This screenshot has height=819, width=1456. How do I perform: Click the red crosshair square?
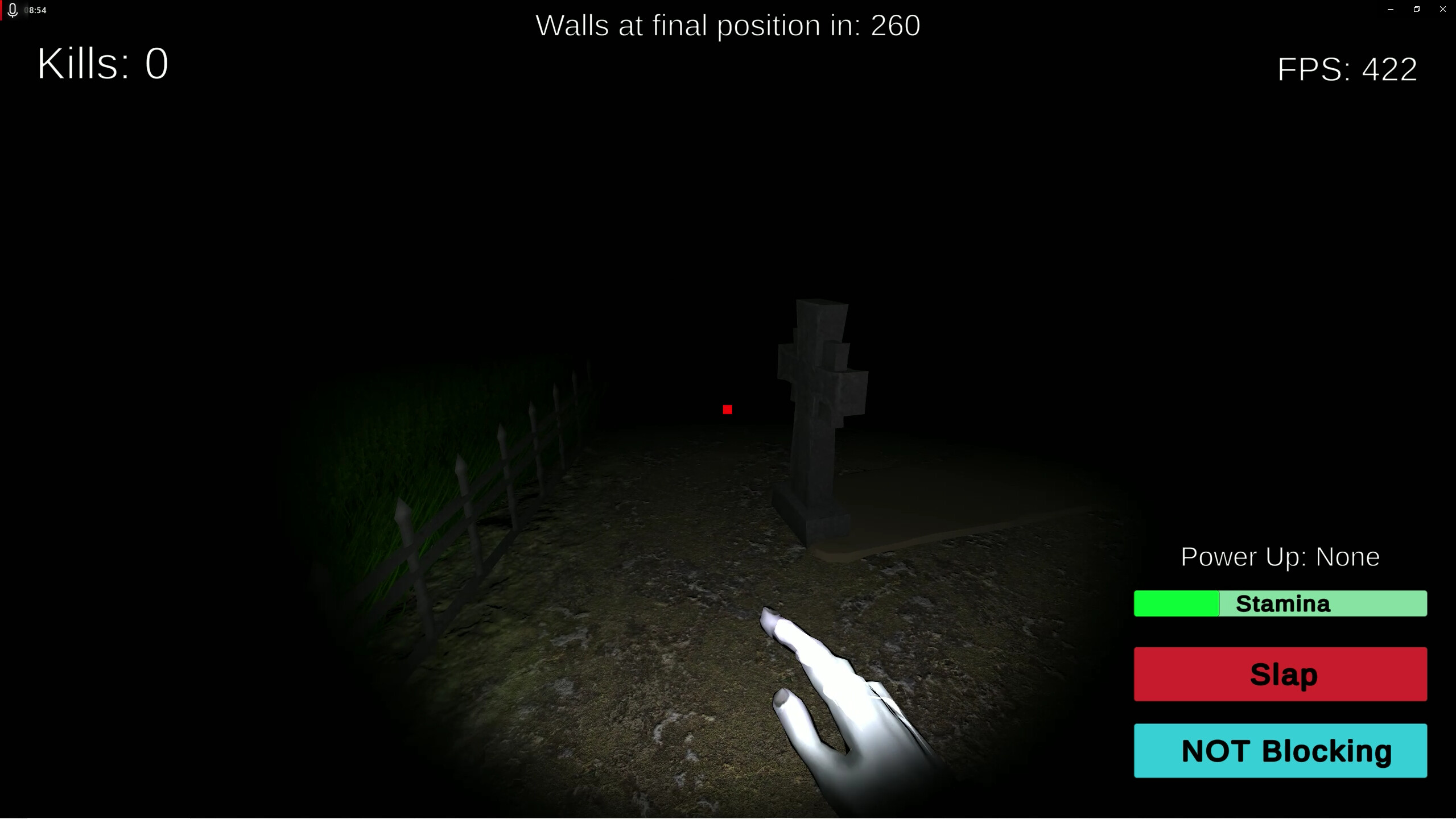point(728,409)
